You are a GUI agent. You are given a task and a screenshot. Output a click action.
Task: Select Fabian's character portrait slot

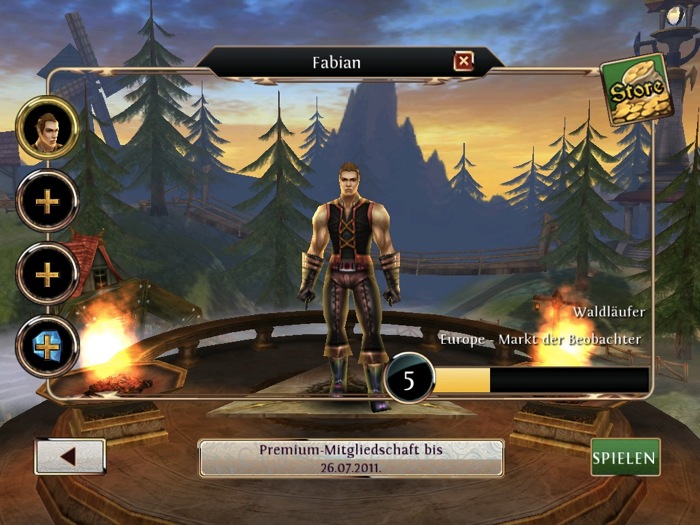point(47,129)
